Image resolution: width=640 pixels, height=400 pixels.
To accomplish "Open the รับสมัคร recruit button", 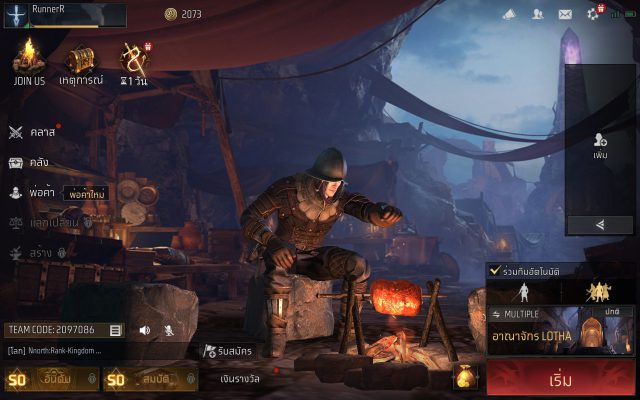I will pos(226,351).
